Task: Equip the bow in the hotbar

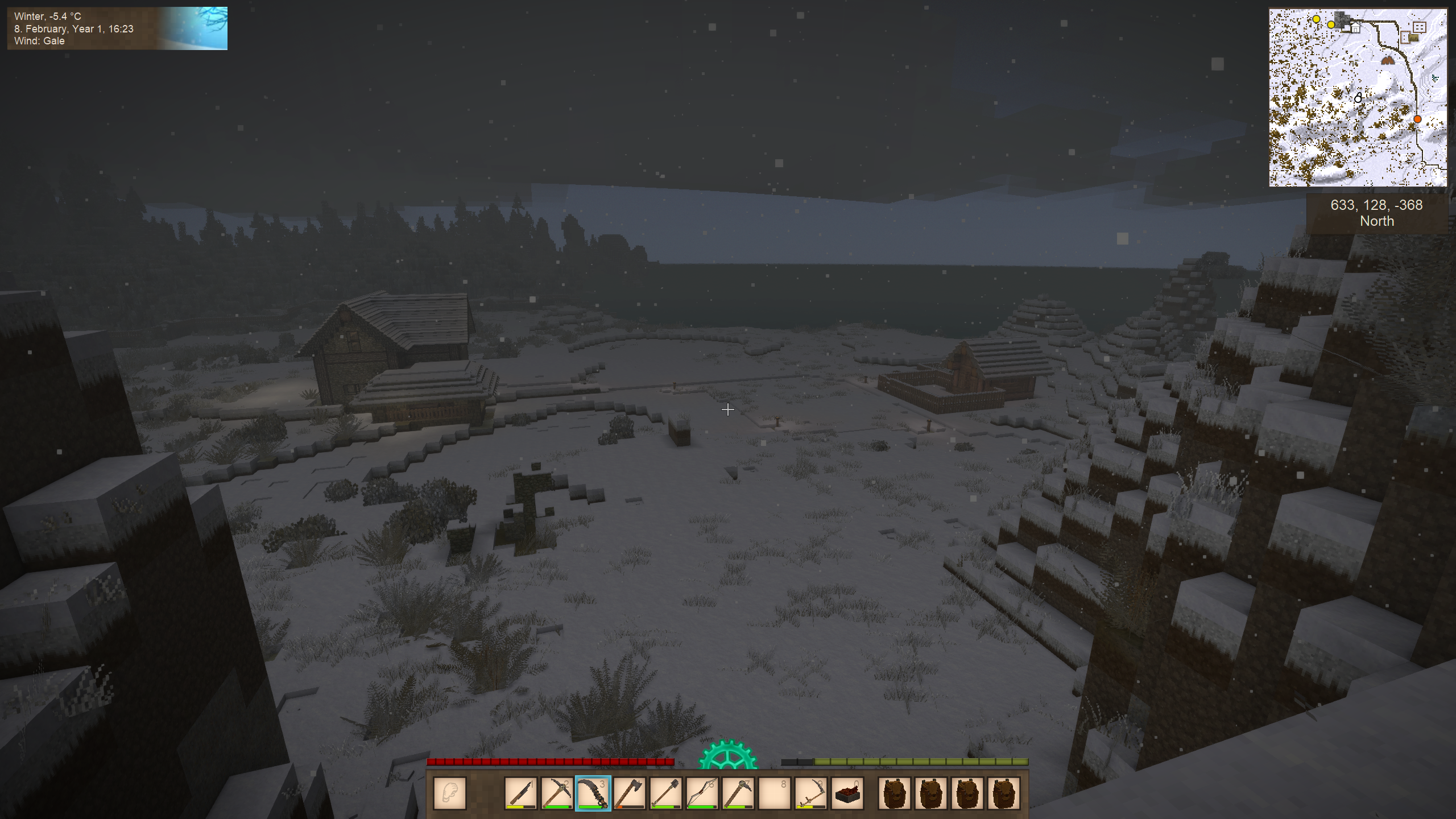Action: [702, 793]
